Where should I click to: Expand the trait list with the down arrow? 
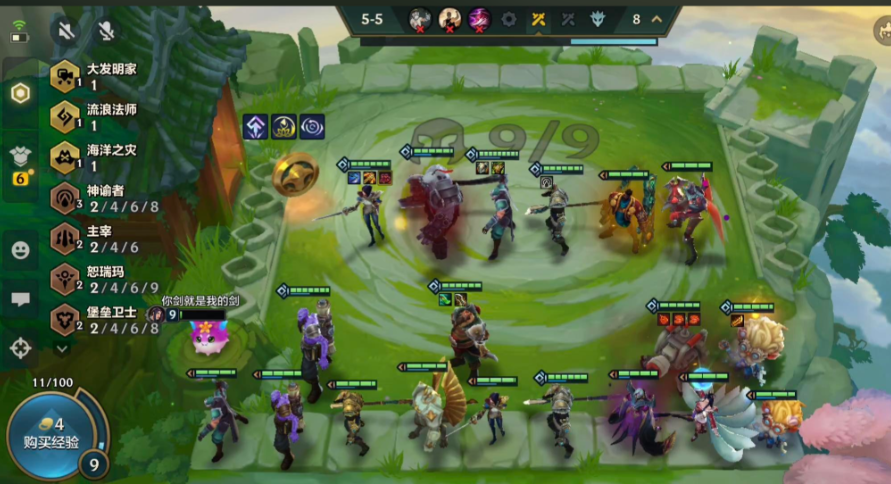62,348
